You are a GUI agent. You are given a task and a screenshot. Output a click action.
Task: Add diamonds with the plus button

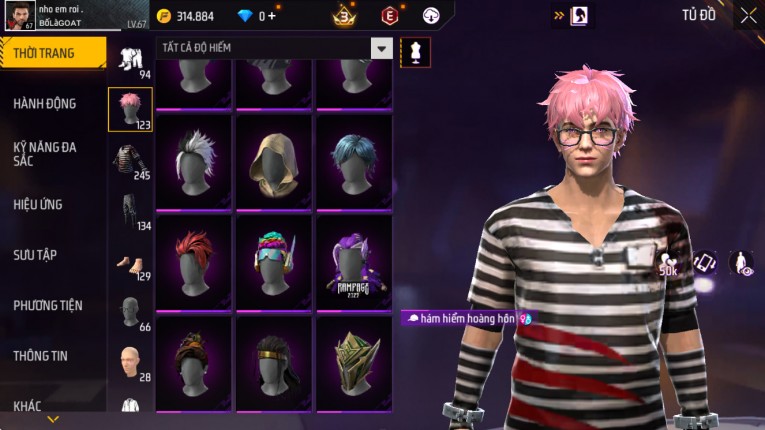tap(272, 16)
